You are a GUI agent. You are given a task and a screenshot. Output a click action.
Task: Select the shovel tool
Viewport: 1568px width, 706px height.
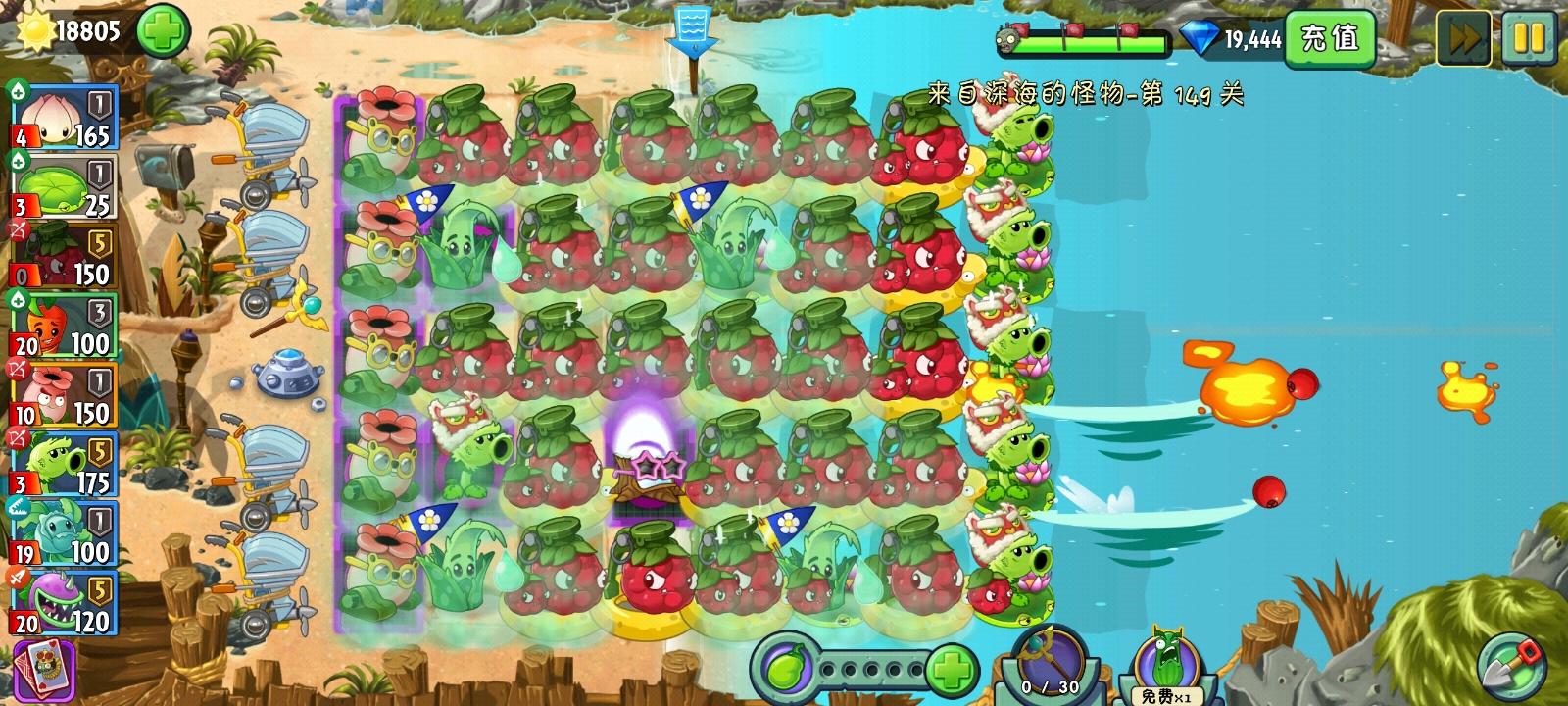(x=1510, y=664)
